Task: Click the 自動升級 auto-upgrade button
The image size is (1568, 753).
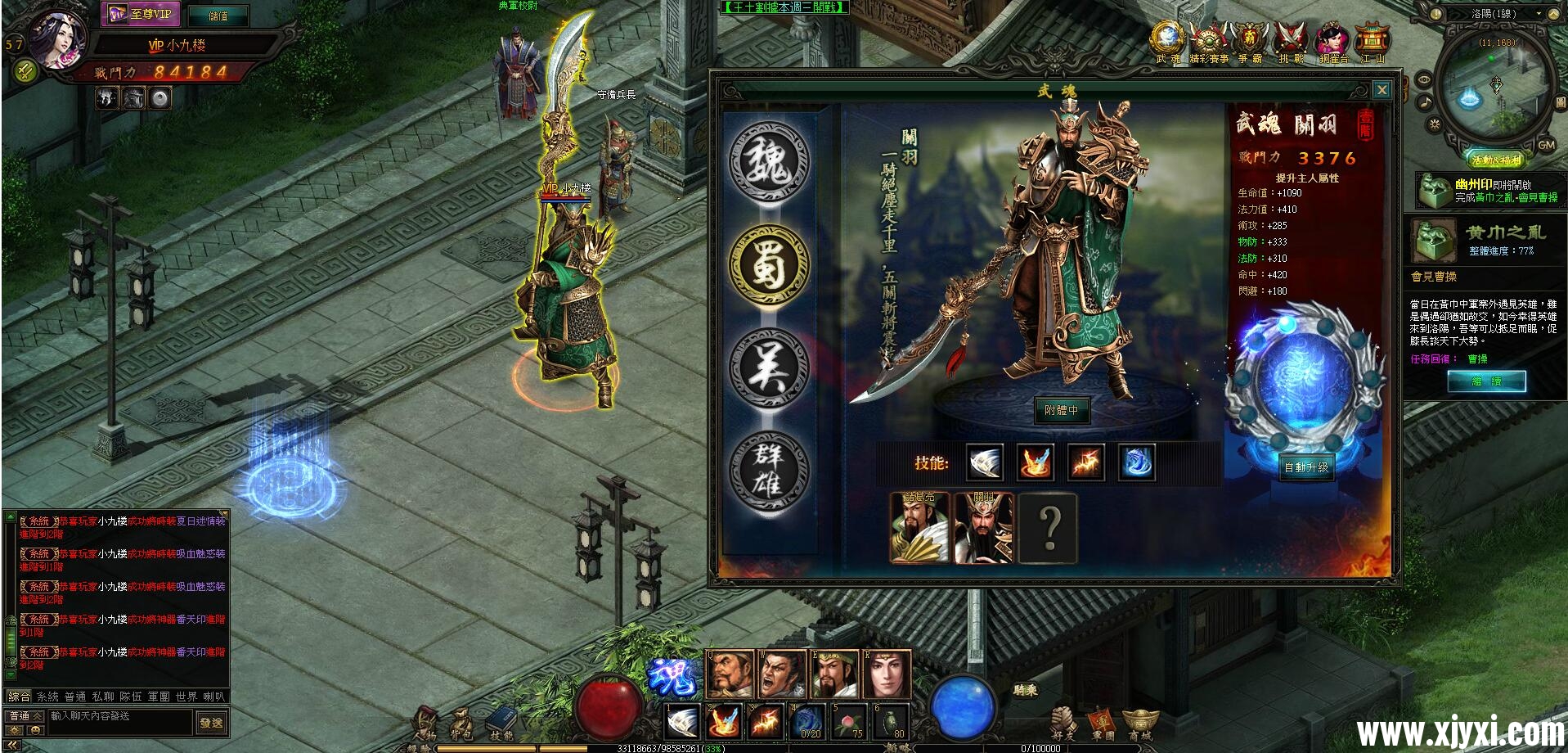Action: click(x=1306, y=467)
